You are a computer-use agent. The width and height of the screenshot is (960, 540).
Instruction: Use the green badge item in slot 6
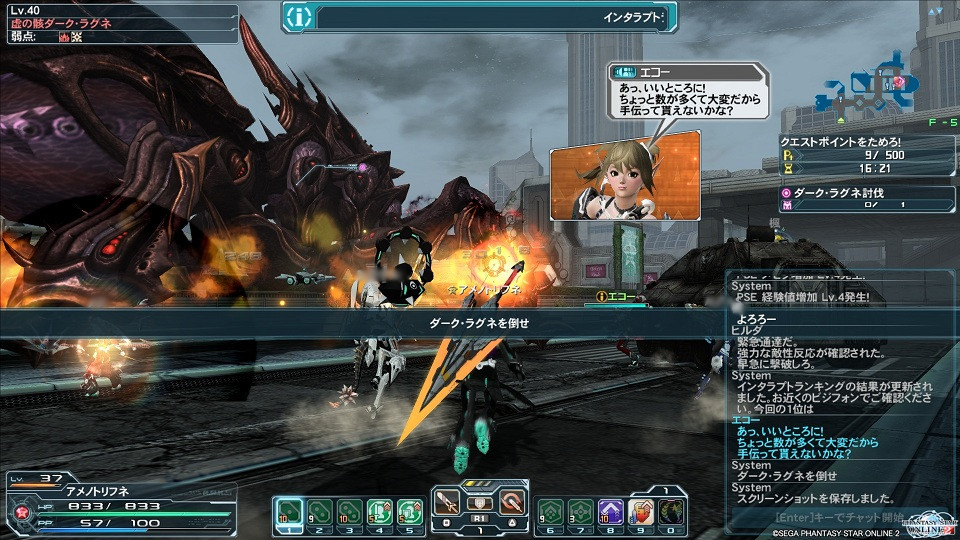[x=551, y=513]
